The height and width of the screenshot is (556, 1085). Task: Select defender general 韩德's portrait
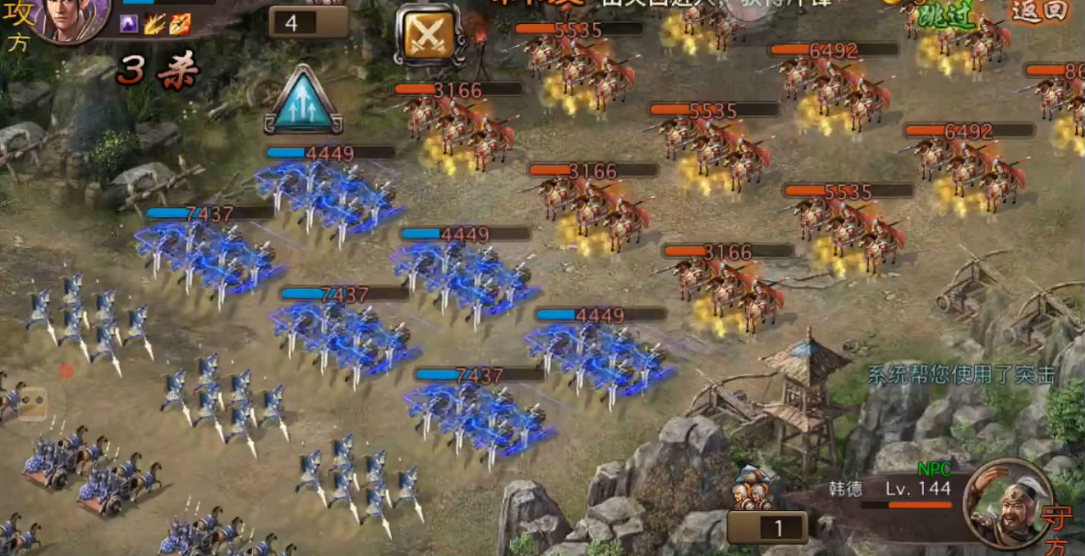tap(1007, 502)
